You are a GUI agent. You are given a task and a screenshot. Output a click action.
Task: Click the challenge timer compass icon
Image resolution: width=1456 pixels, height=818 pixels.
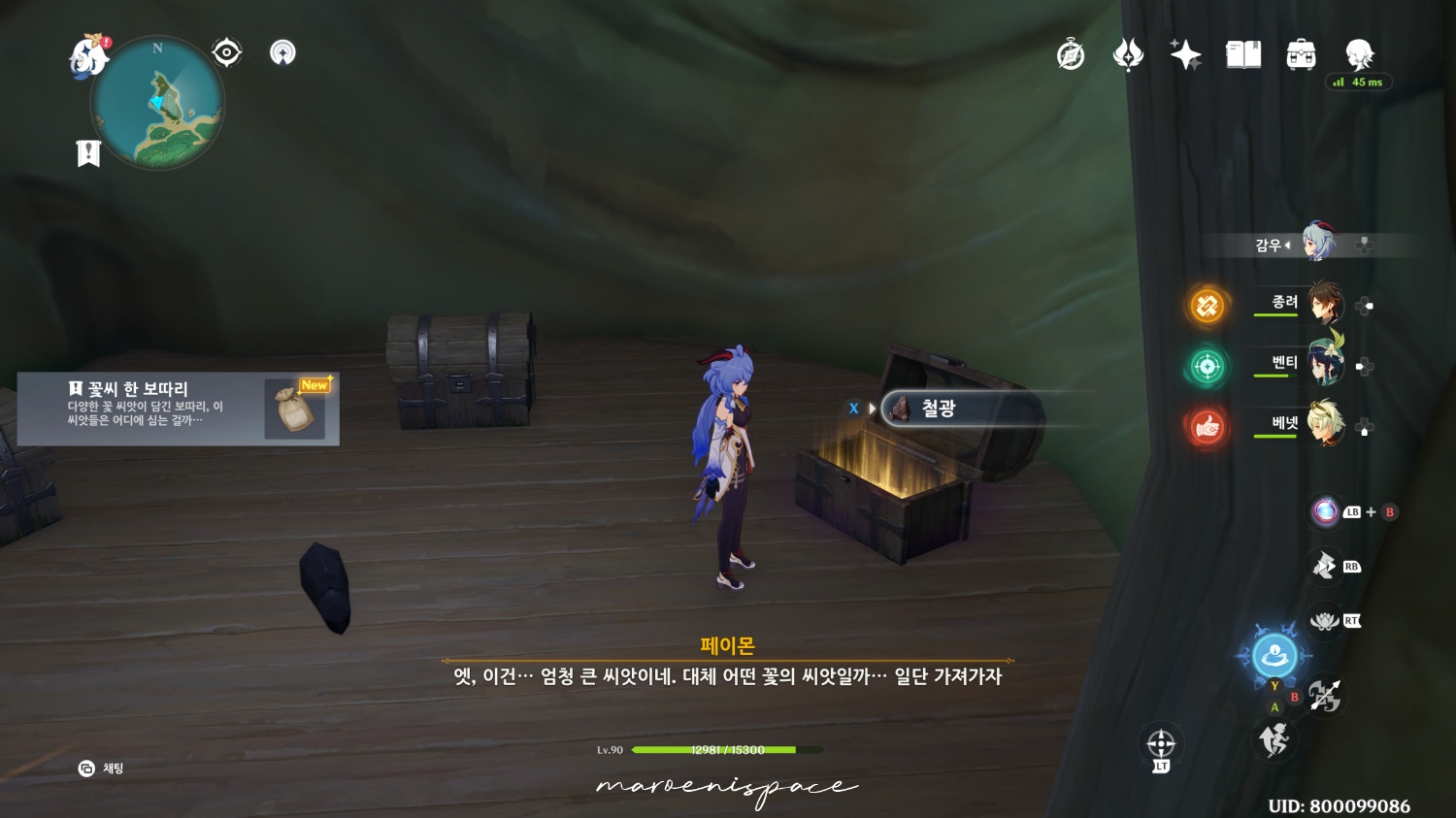click(1069, 54)
